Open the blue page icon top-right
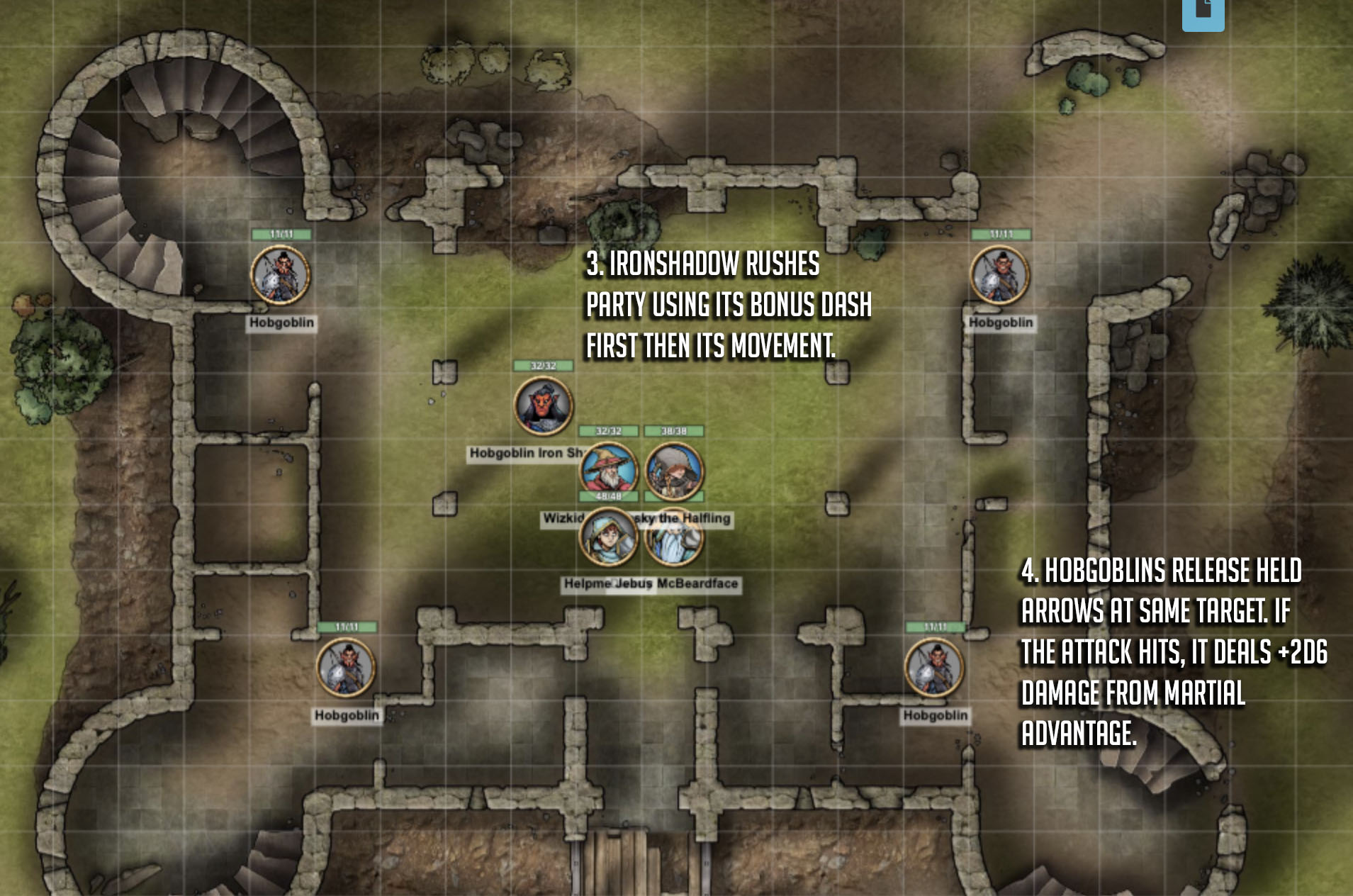Image resolution: width=1353 pixels, height=896 pixels. [1202, 14]
